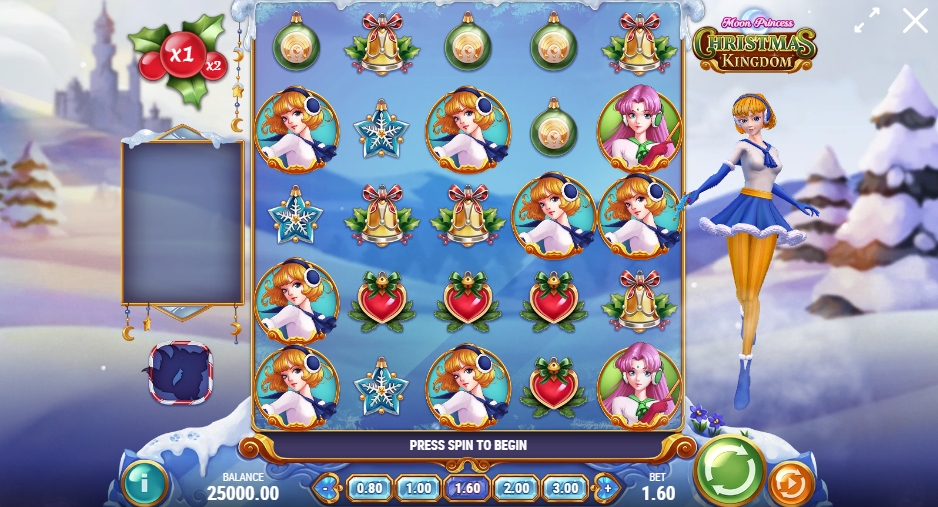
Task: Increase the bet with the plus button
Action: pos(607,489)
